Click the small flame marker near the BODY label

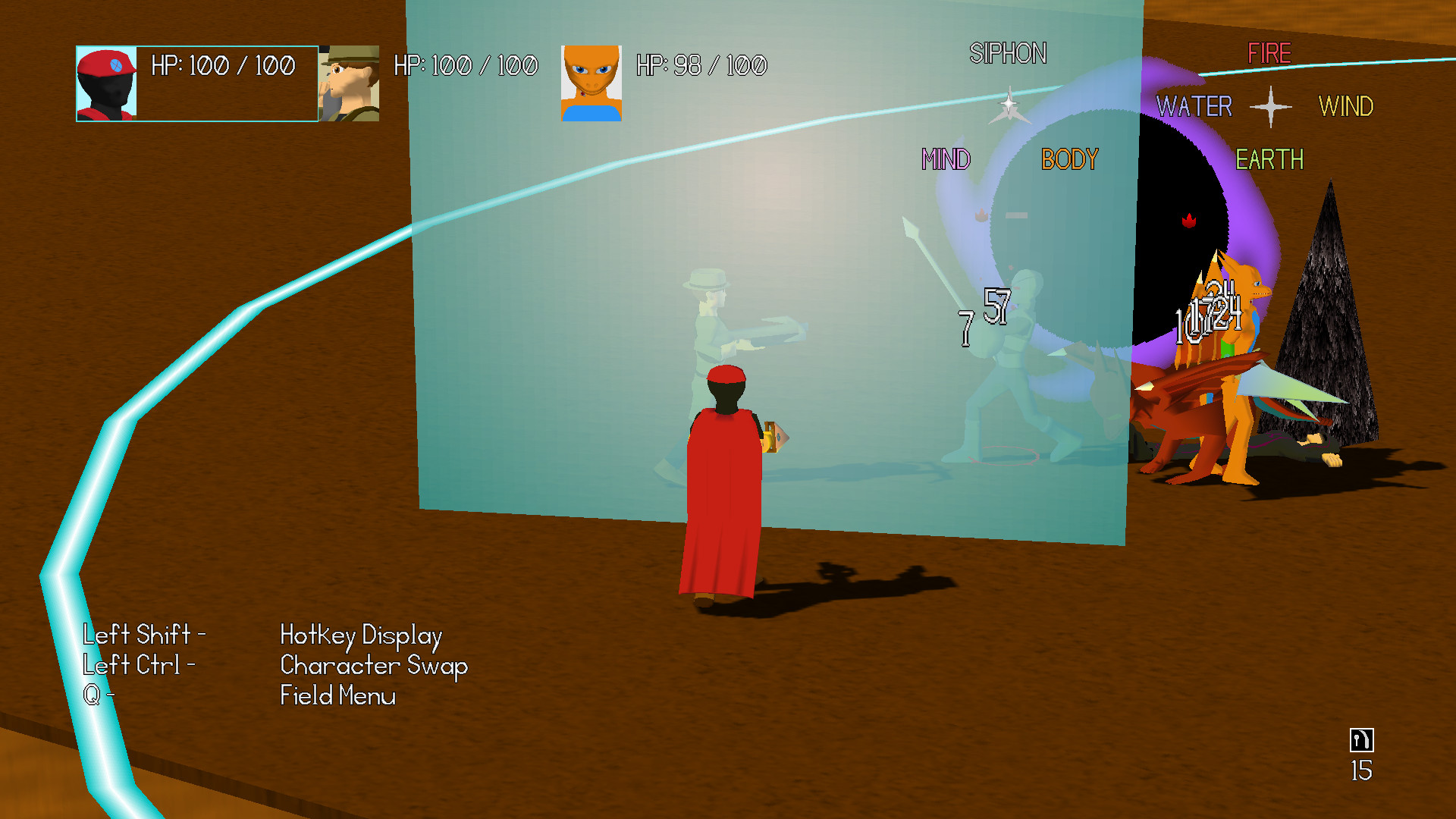(x=983, y=213)
